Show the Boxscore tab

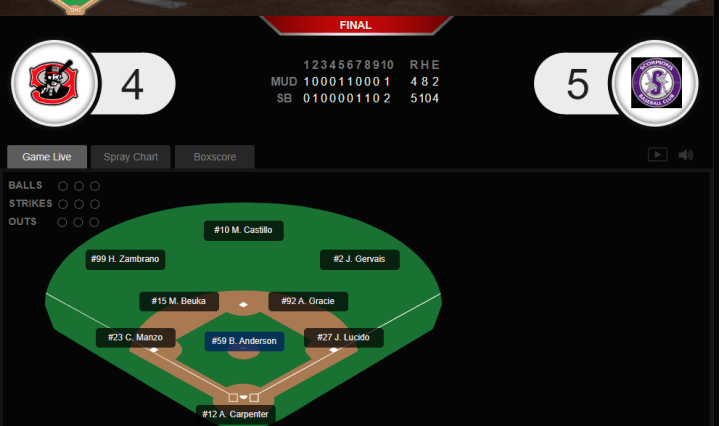214,157
